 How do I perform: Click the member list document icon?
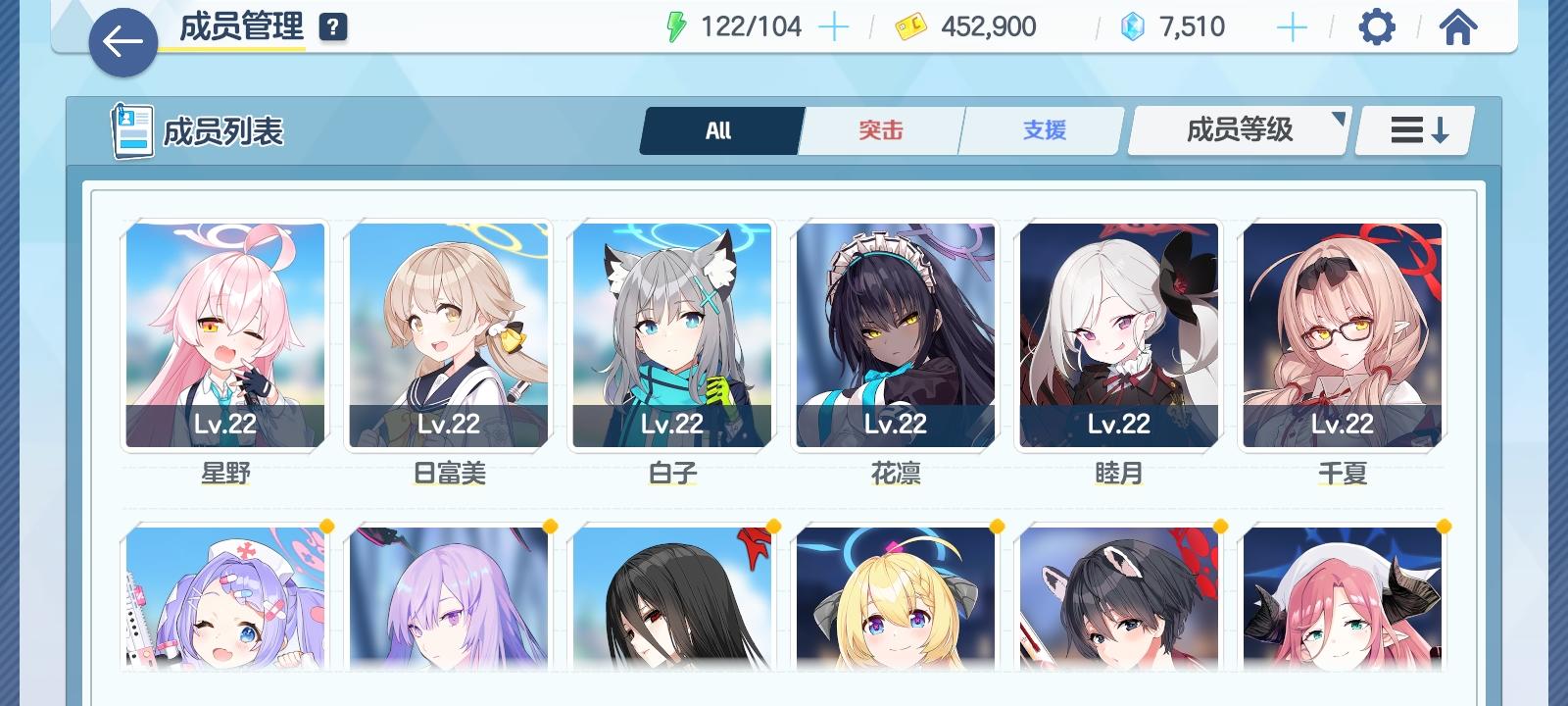[x=128, y=128]
